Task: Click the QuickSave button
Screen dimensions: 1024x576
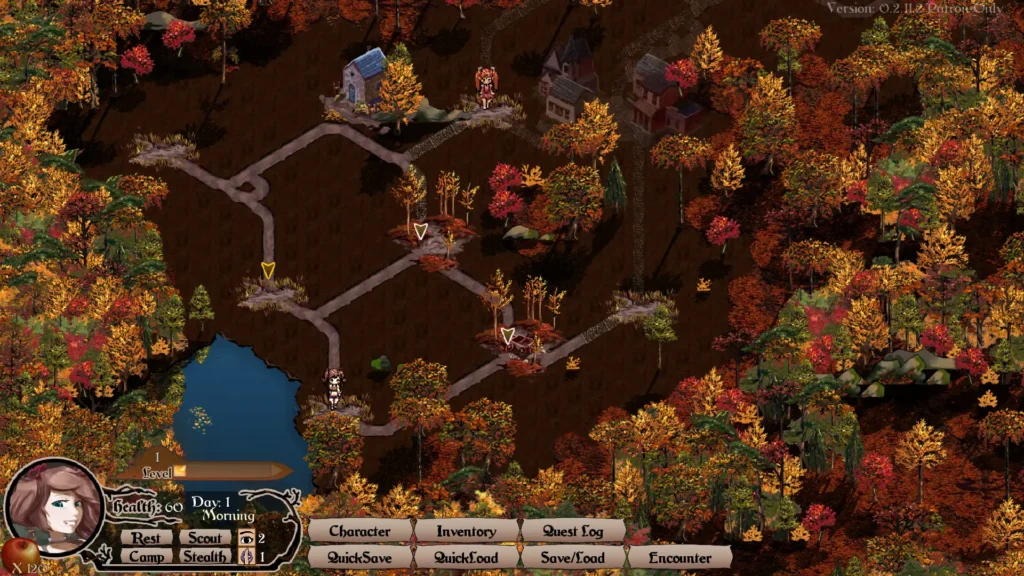Action: tap(360, 557)
